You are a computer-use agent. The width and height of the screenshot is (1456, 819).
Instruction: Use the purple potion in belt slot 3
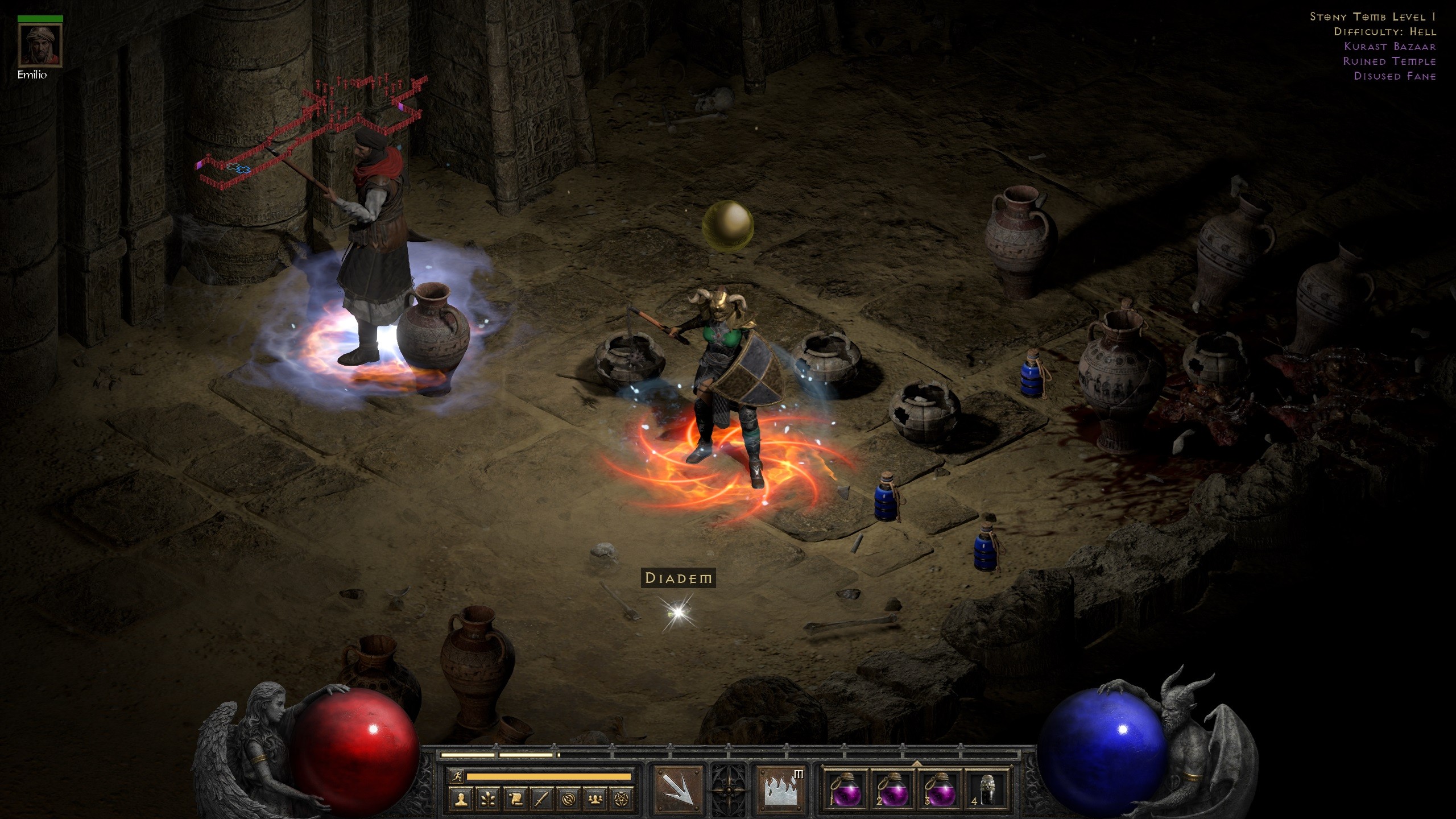point(940,790)
